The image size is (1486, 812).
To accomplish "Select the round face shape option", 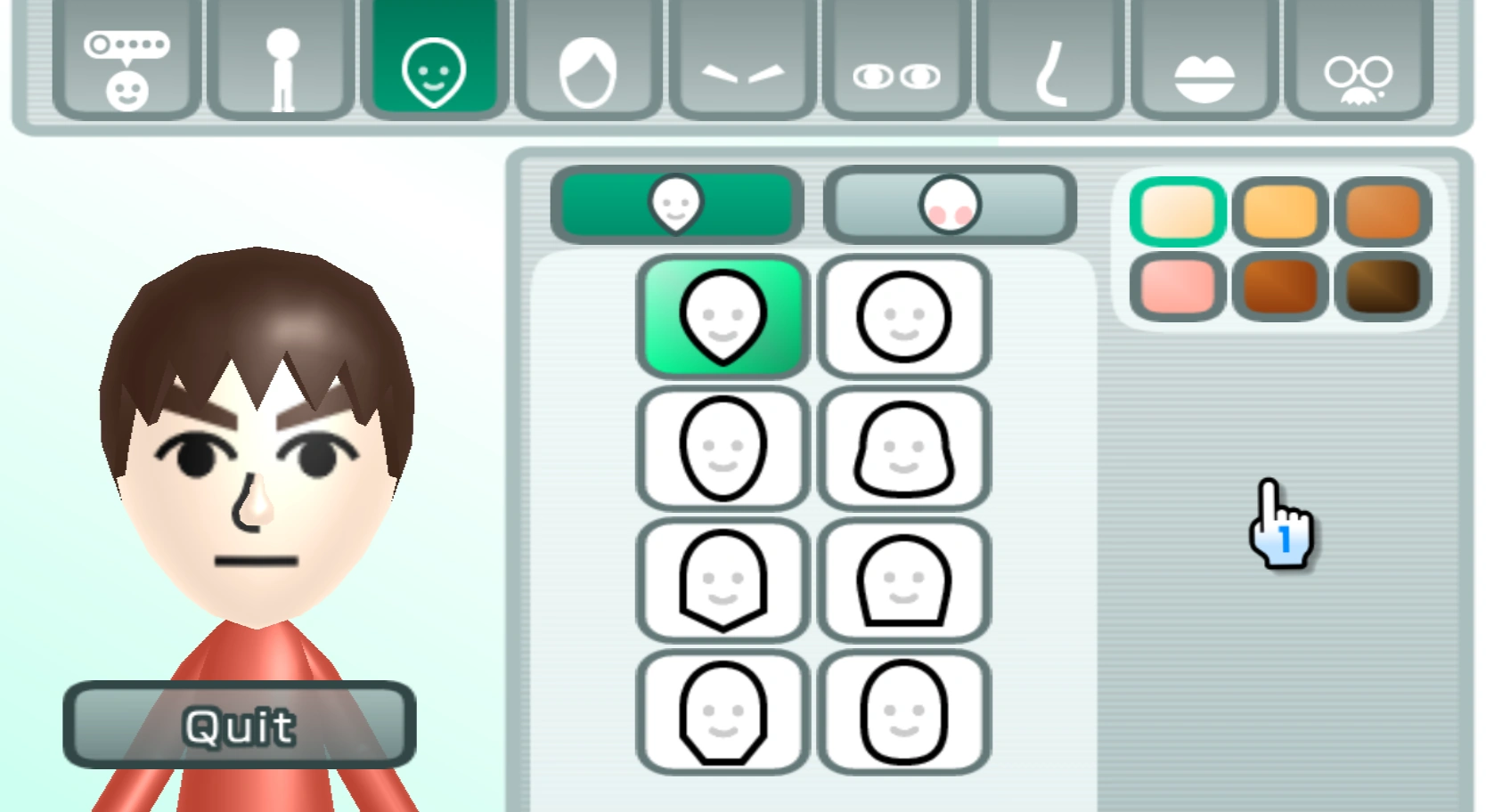I will 903,314.
